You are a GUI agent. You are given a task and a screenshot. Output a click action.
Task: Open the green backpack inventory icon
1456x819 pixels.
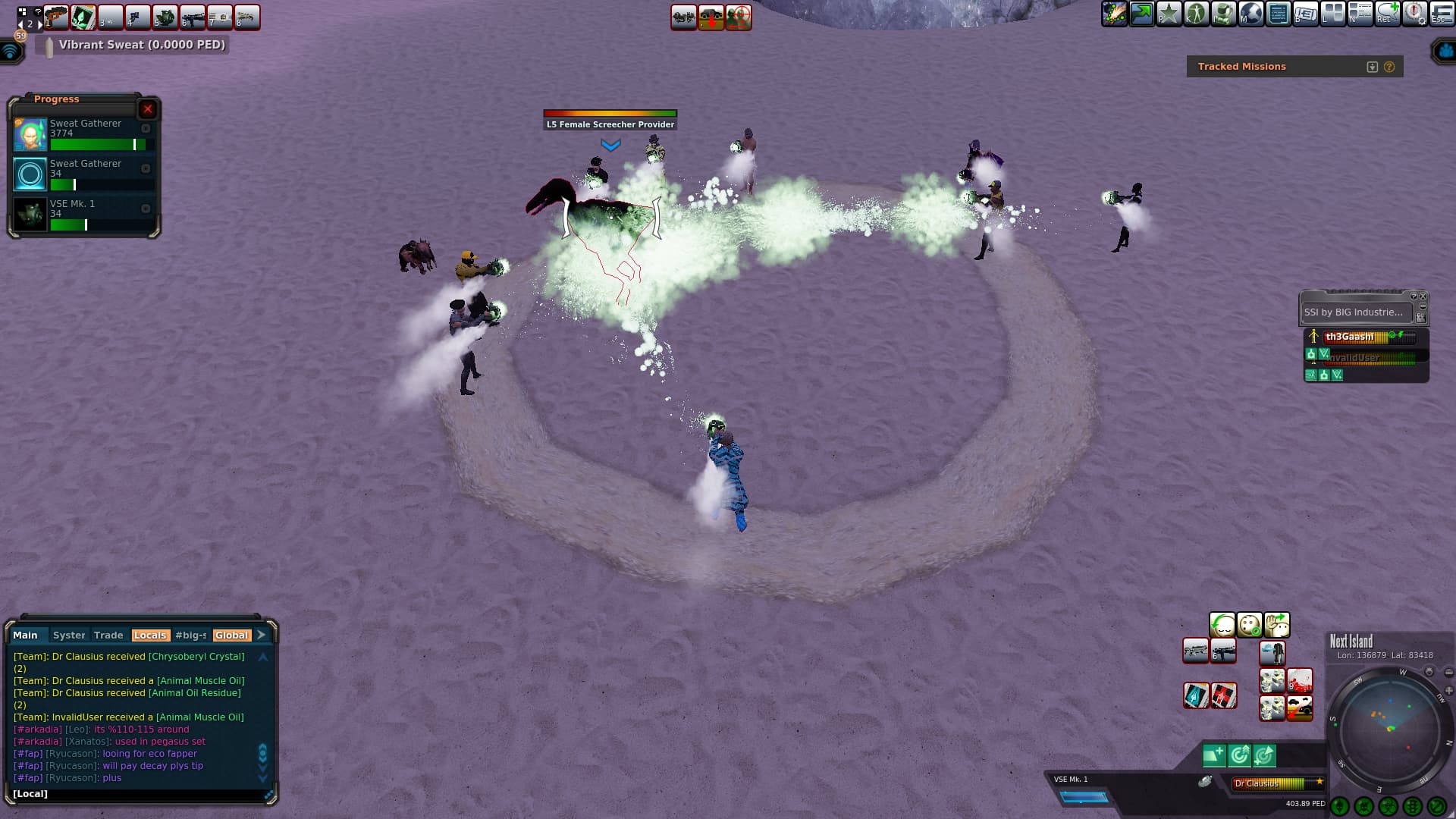coord(1224,14)
